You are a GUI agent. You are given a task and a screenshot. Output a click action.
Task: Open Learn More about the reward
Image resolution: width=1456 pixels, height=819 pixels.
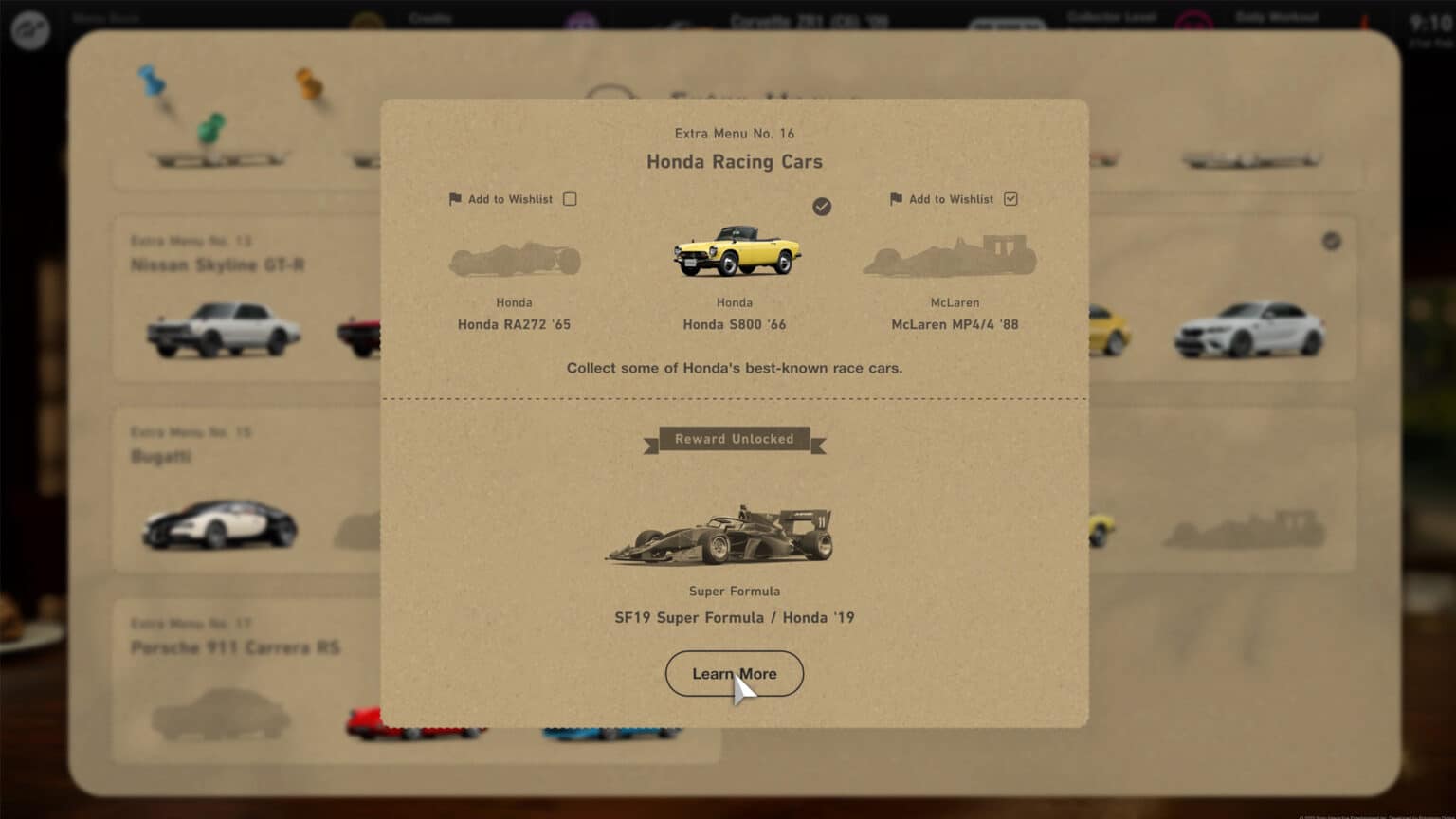tap(734, 673)
